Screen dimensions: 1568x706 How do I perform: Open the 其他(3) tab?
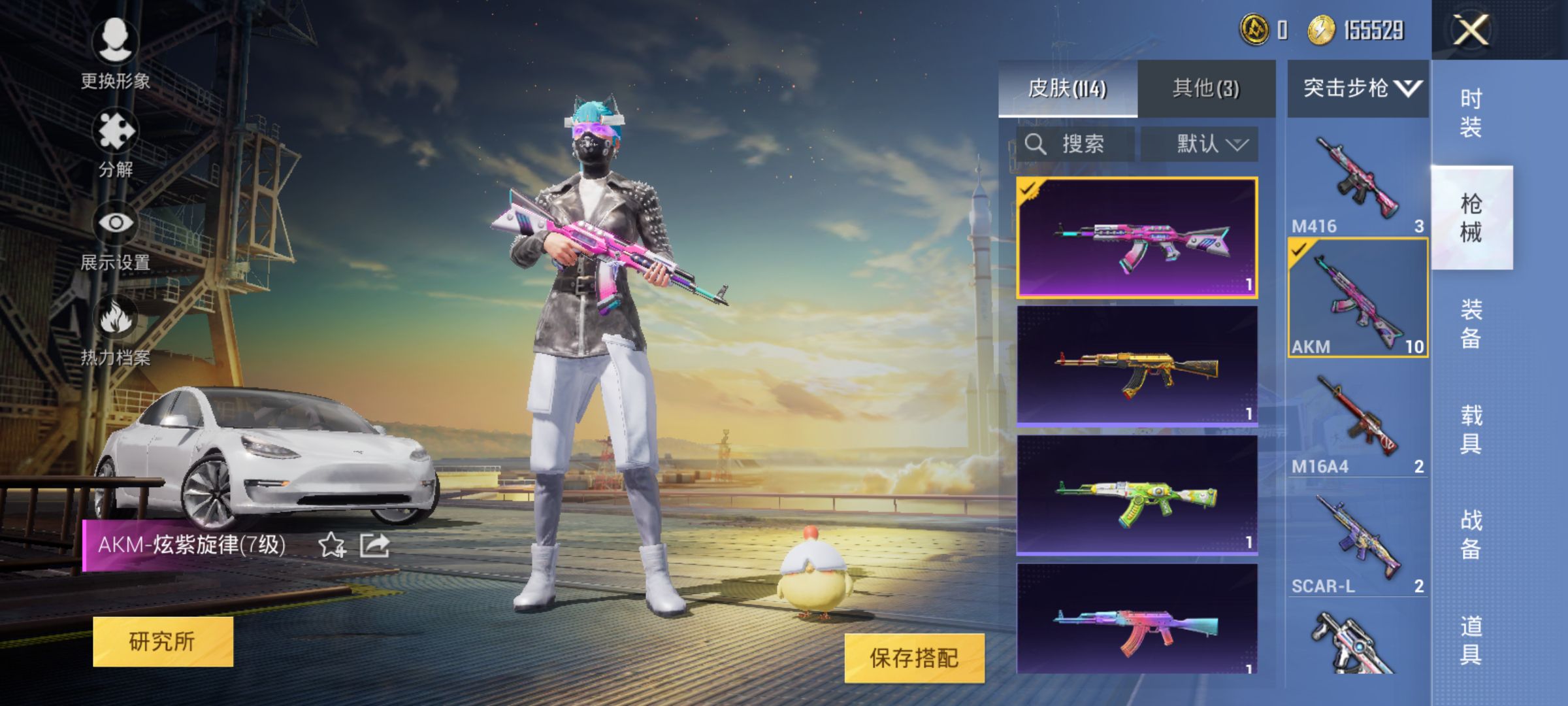(1206, 88)
